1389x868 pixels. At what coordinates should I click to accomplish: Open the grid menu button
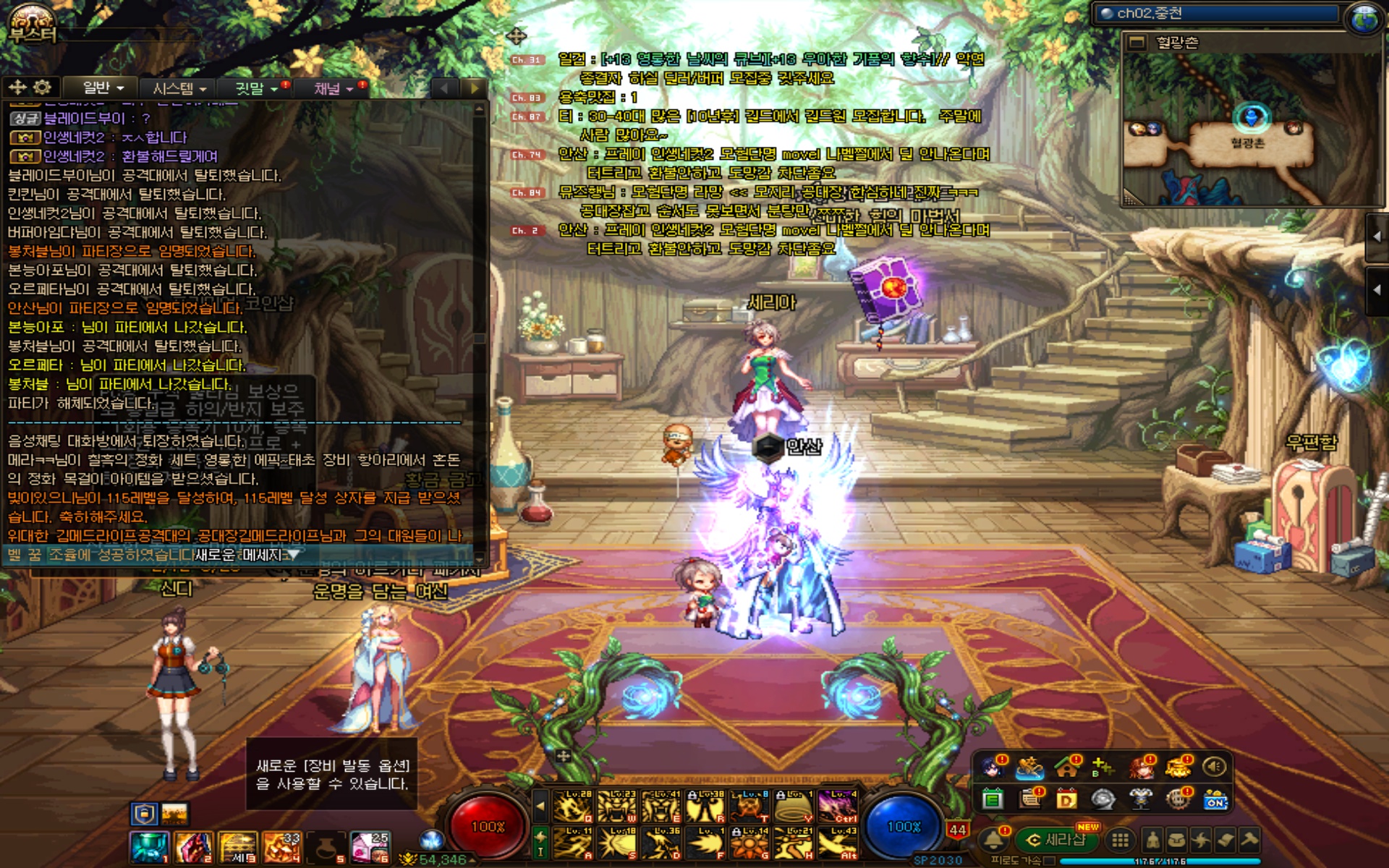click(1120, 840)
